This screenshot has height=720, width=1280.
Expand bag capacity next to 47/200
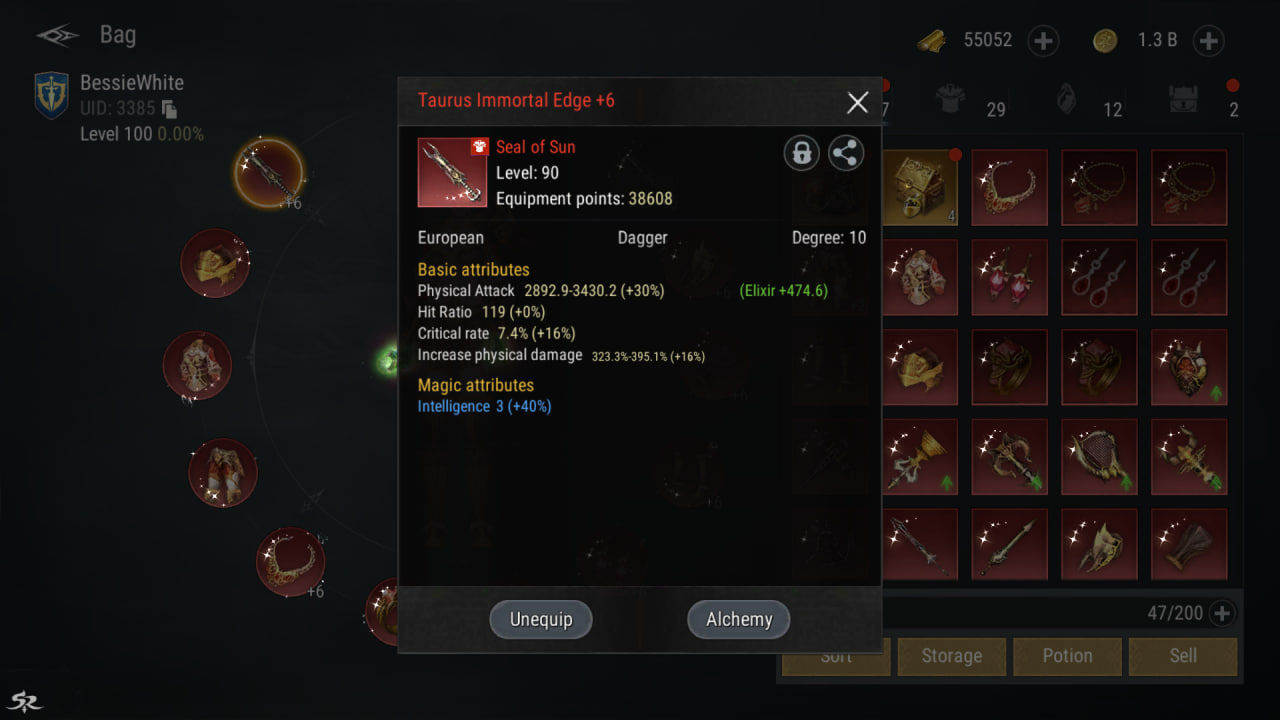tap(1220, 613)
